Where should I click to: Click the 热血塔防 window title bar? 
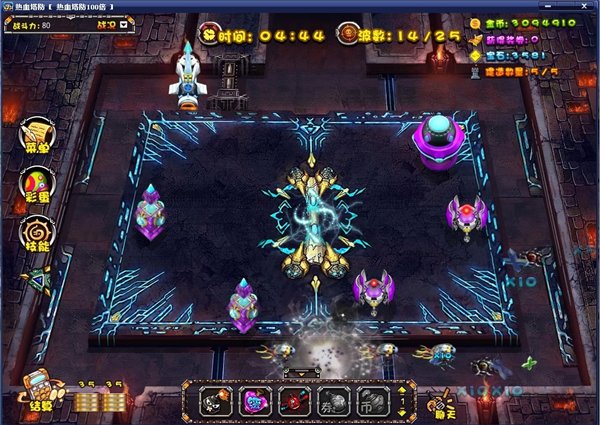[300, 7]
